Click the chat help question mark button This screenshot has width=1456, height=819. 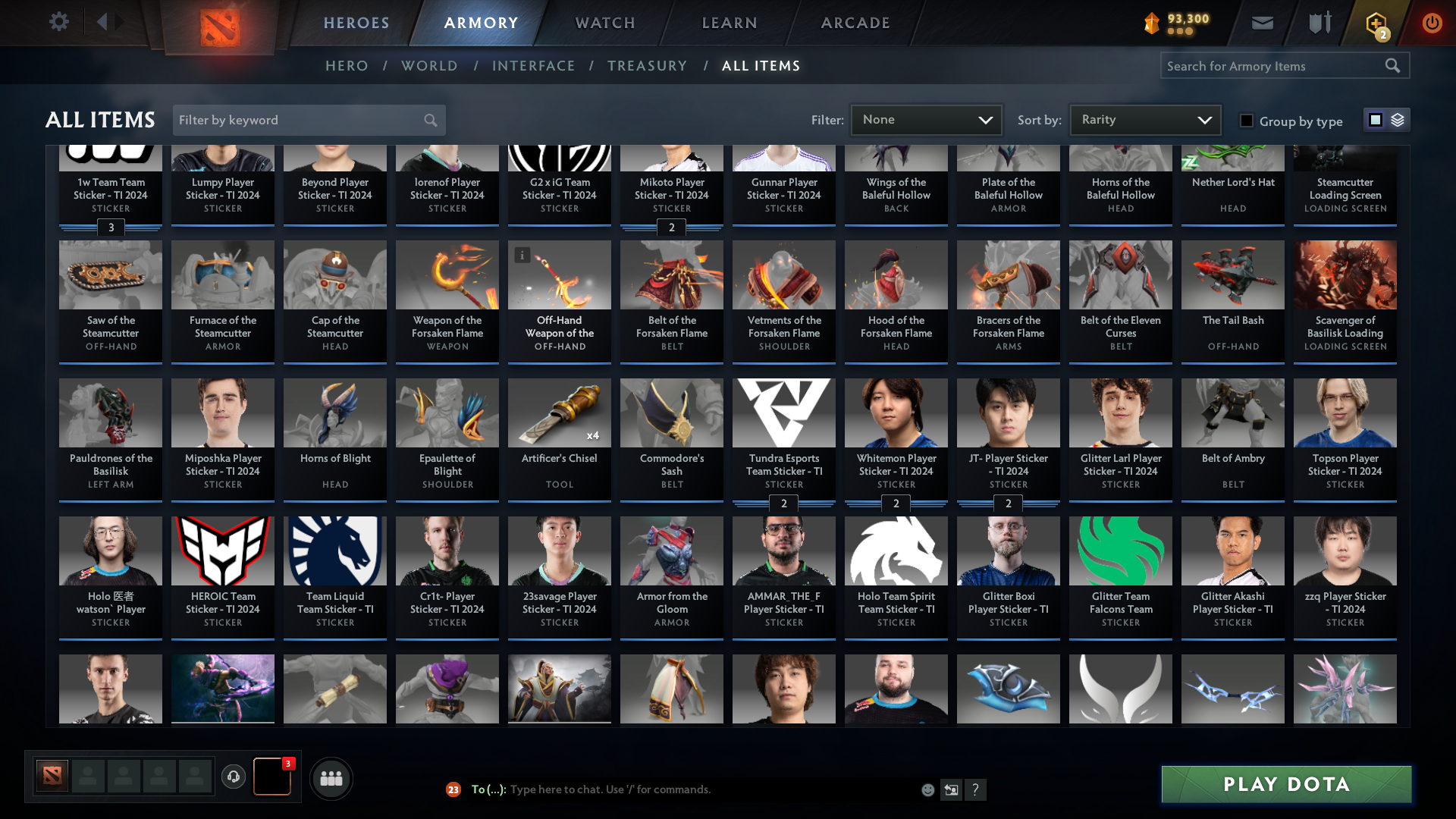click(976, 789)
